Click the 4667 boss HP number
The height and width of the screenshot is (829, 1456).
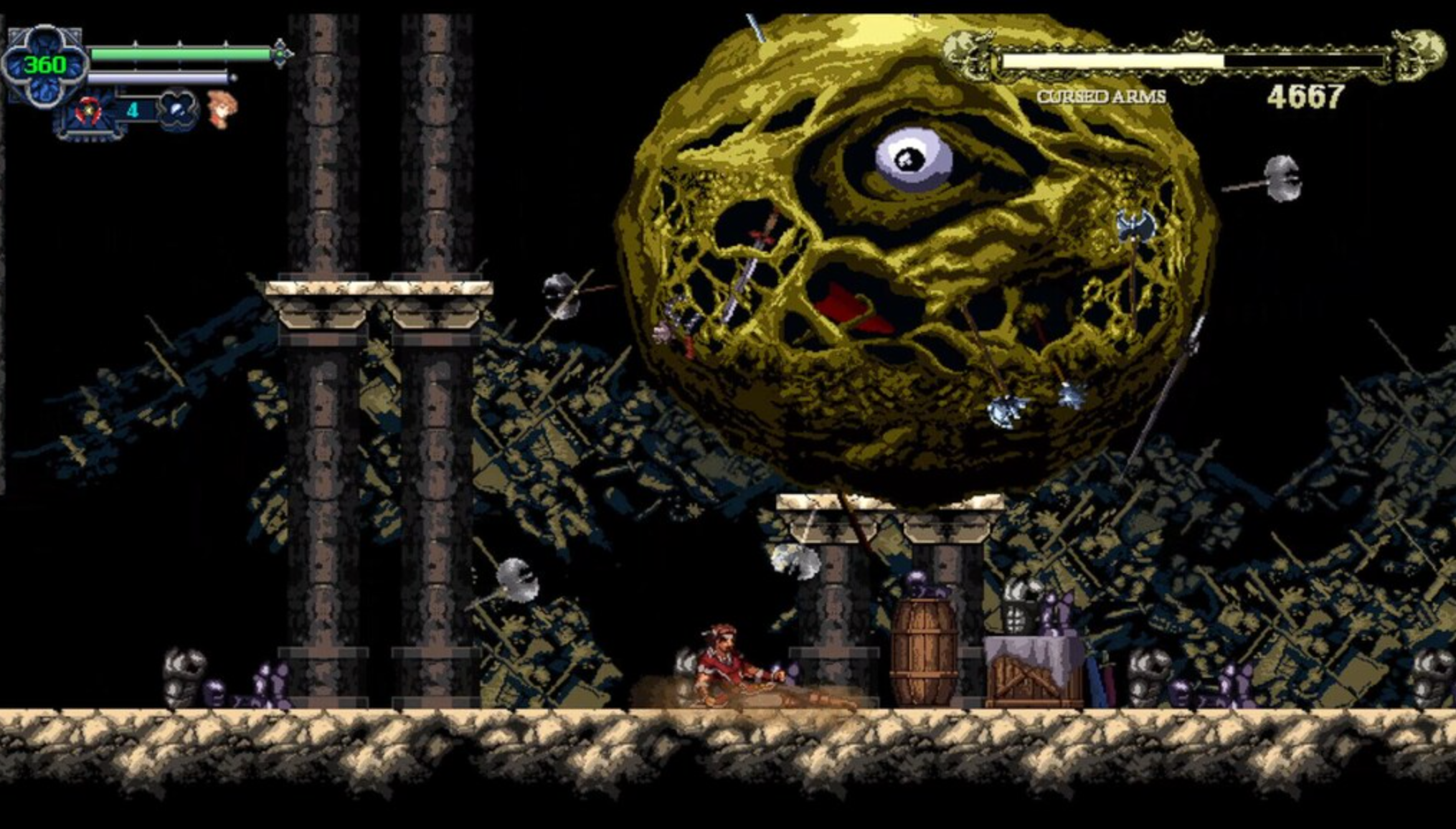click(1306, 96)
